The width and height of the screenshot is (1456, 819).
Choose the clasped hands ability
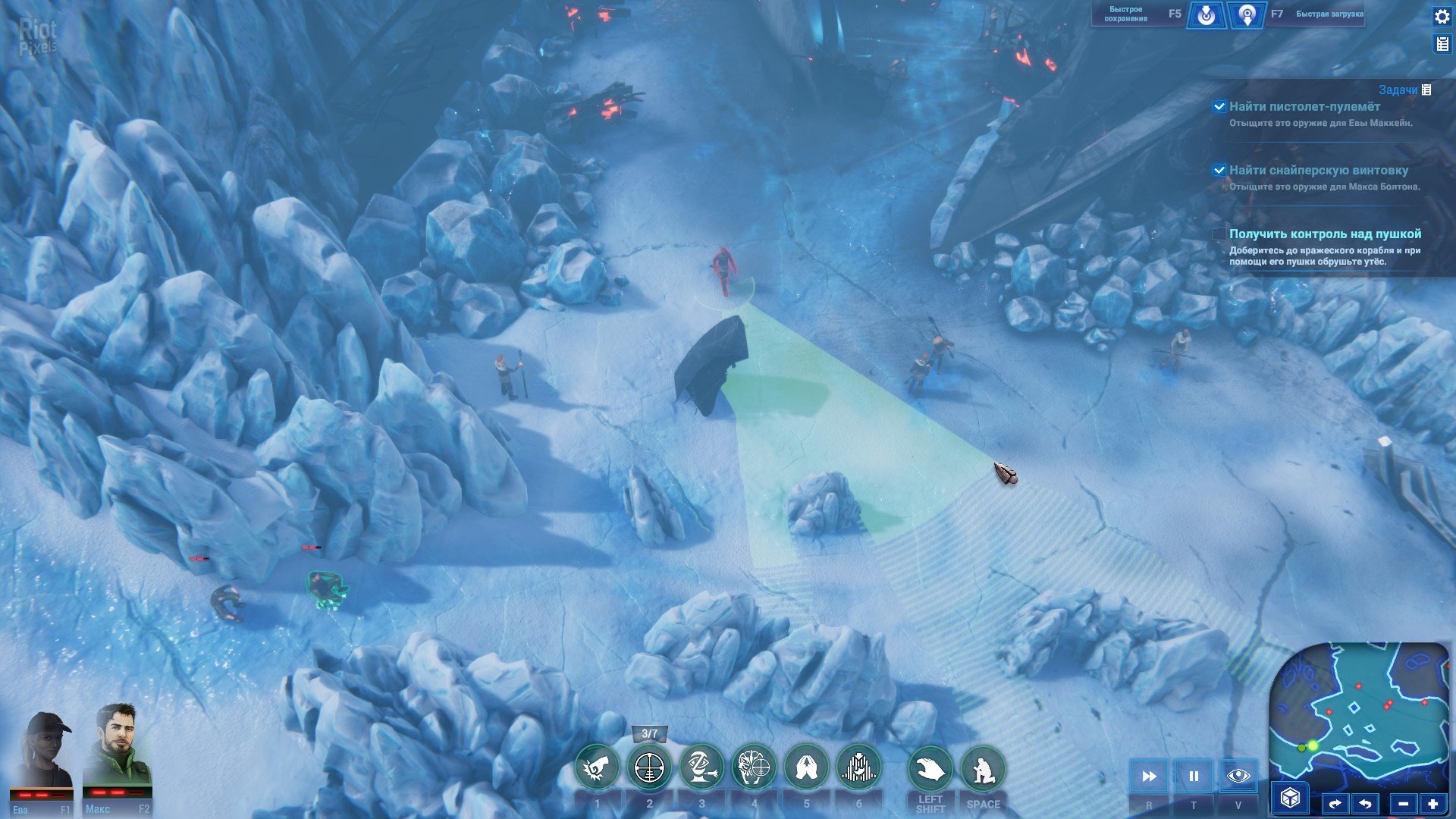click(806, 768)
